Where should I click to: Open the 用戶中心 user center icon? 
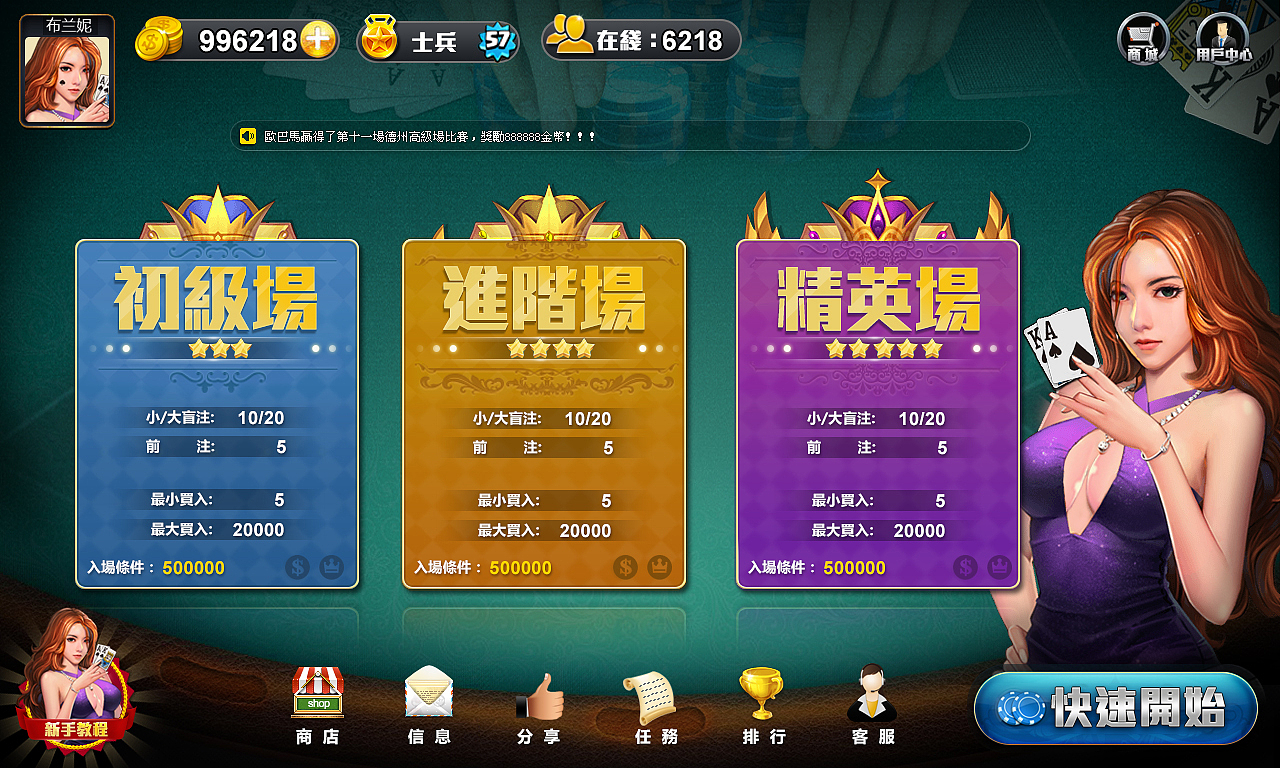(1222, 38)
